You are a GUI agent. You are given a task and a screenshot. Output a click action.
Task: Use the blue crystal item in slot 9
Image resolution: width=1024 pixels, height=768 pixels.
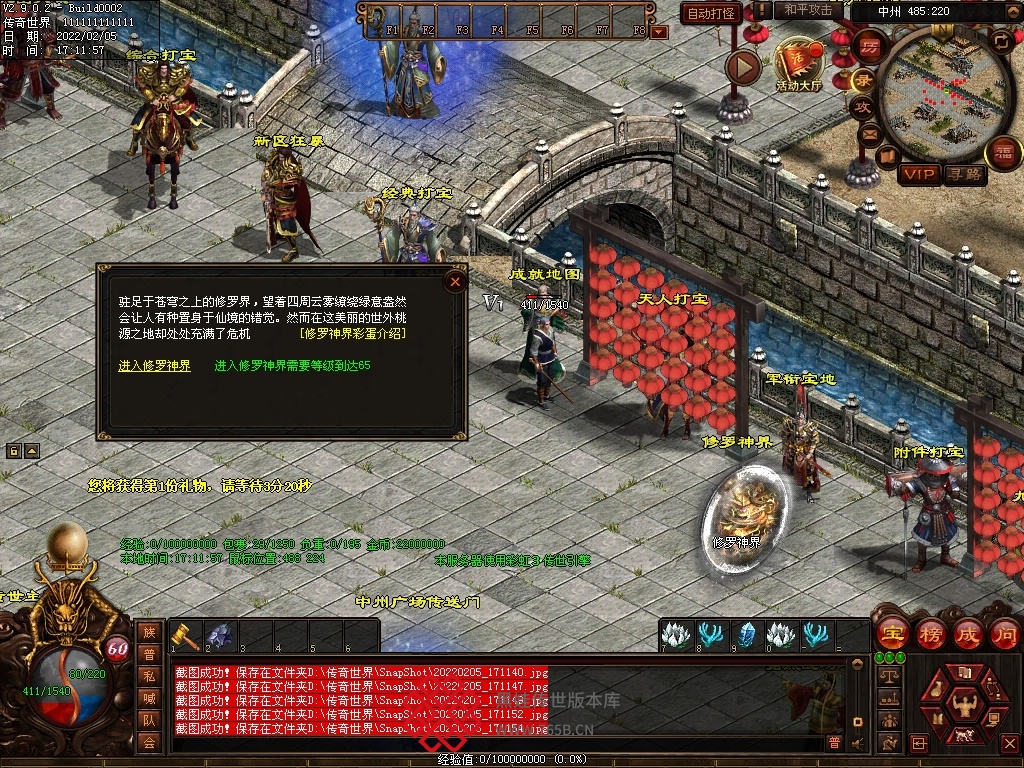coord(747,635)
